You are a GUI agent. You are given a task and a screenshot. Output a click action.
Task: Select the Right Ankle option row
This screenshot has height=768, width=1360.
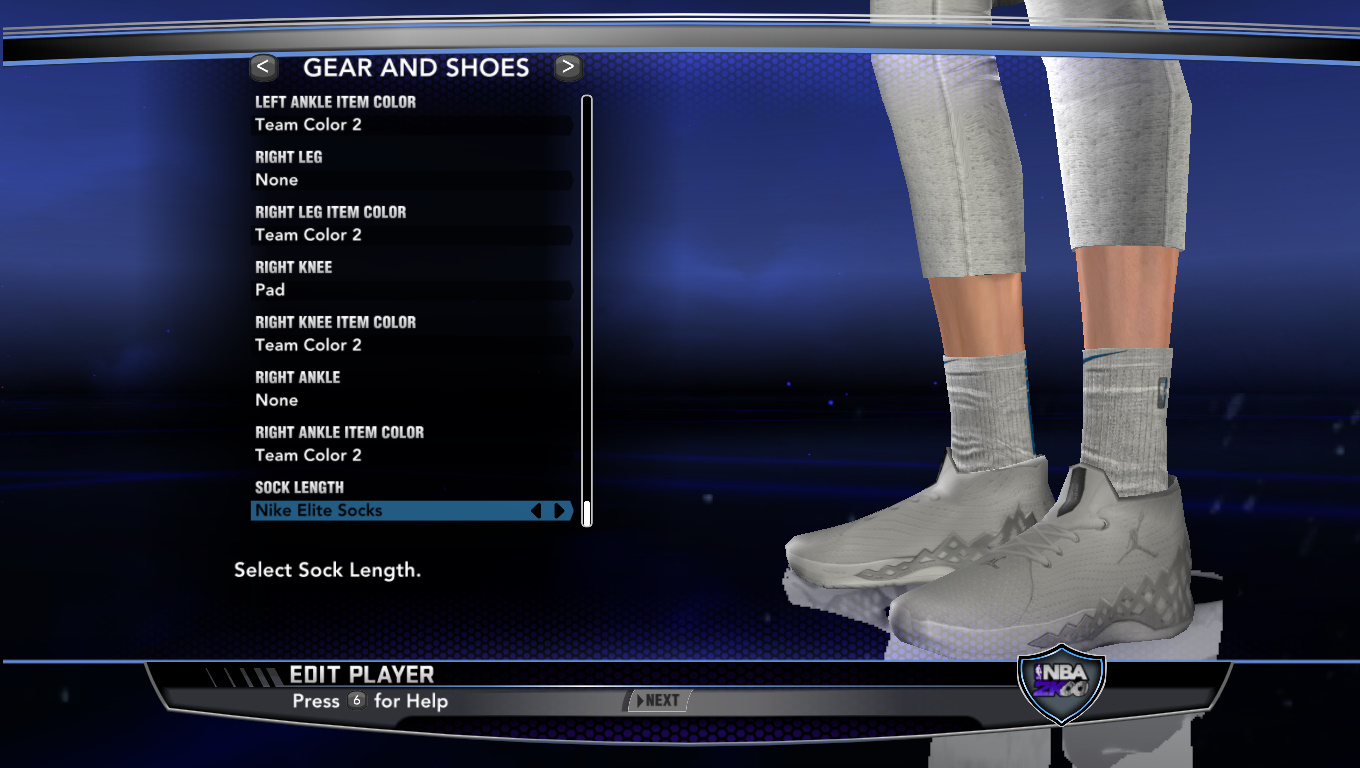point(411,400)
